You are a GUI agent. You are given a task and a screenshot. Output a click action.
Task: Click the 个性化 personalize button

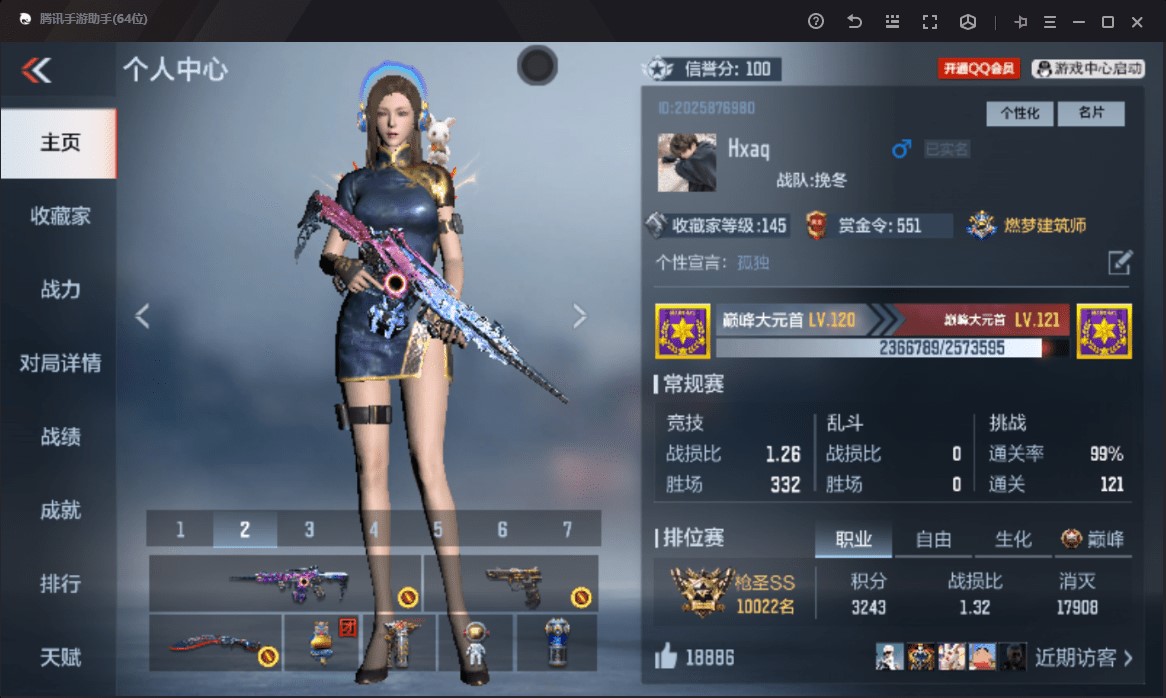point(1019,114)
